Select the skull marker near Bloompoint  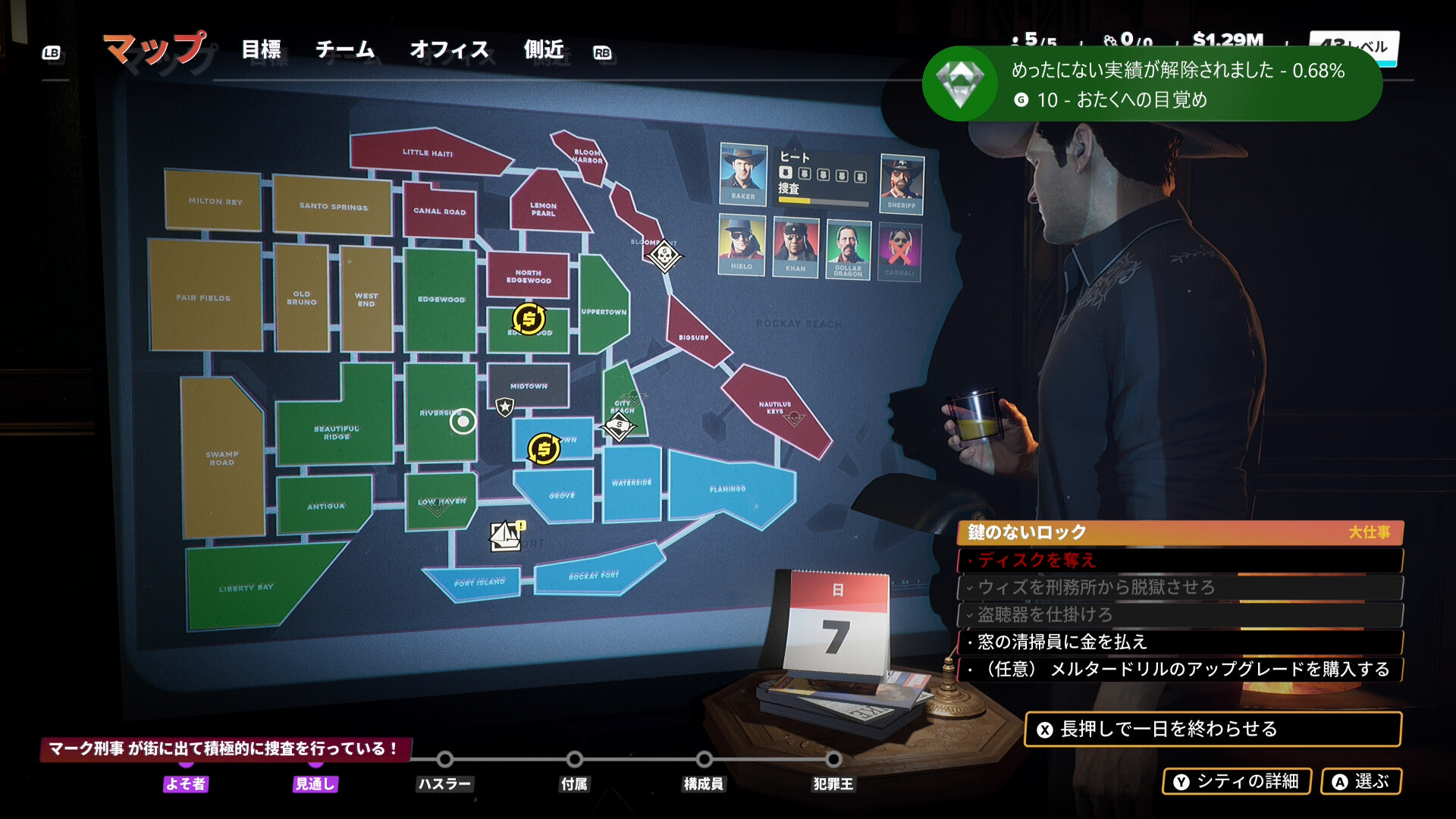coord(664,255)
